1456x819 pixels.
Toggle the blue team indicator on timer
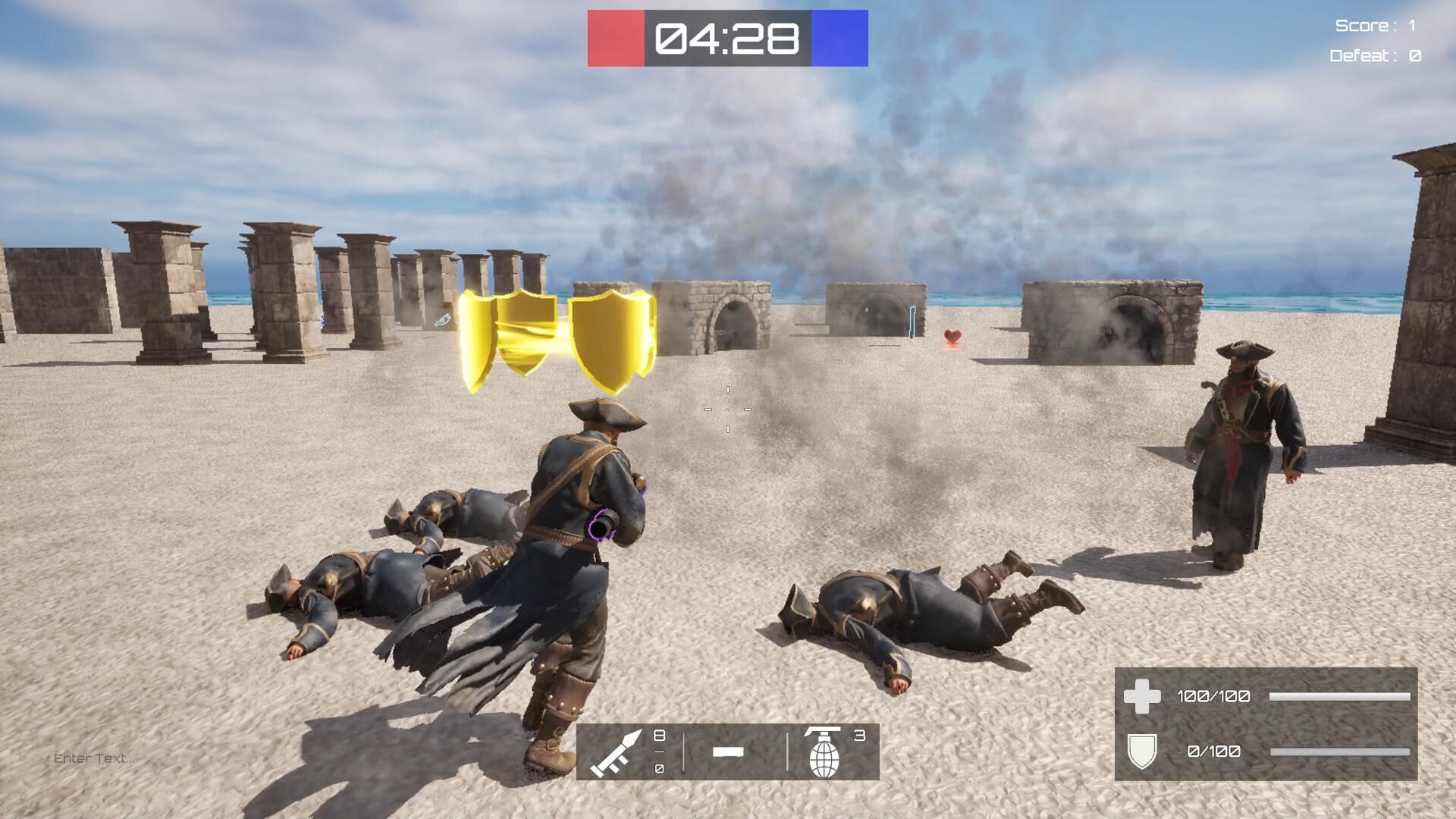click(x=840, y=38)
